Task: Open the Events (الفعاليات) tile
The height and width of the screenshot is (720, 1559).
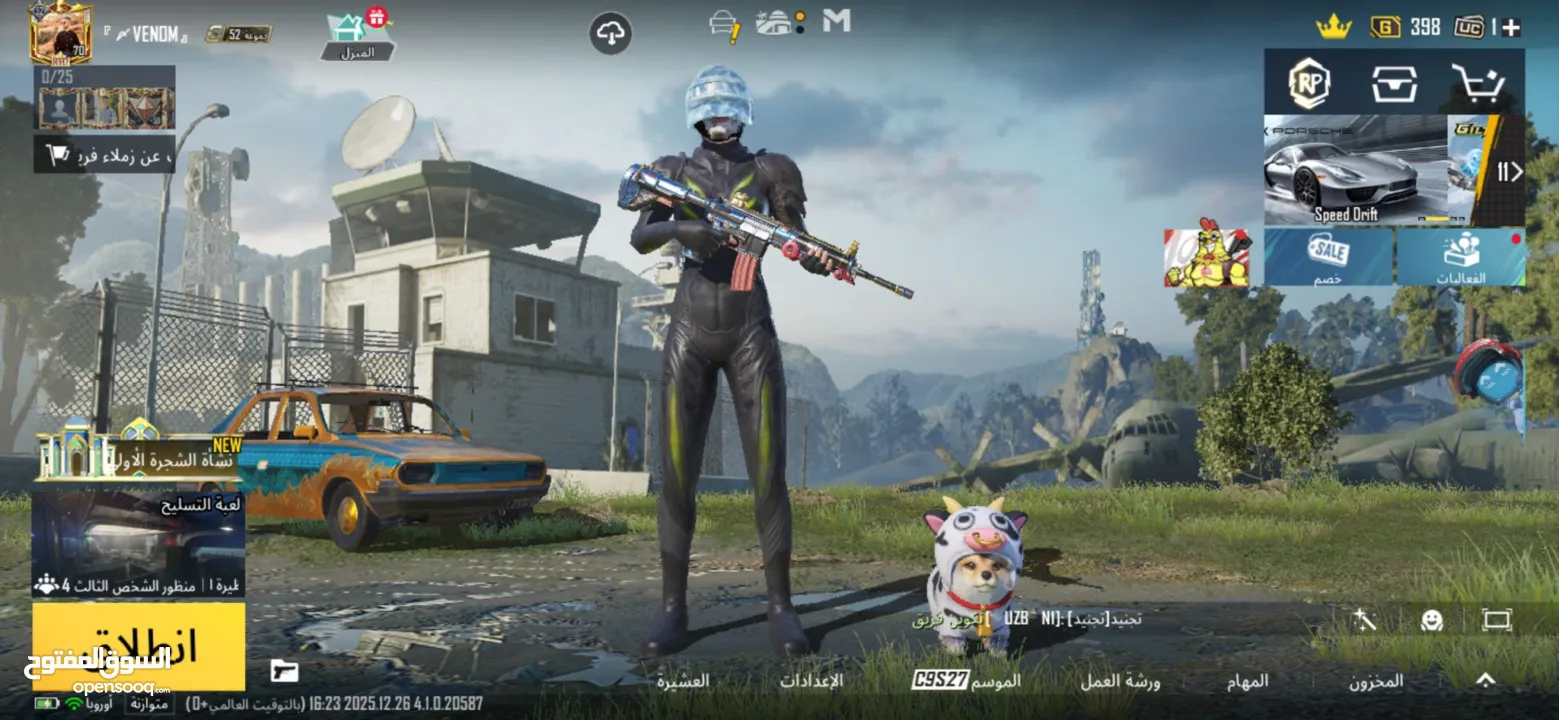Action: (x=1461, y=257)
